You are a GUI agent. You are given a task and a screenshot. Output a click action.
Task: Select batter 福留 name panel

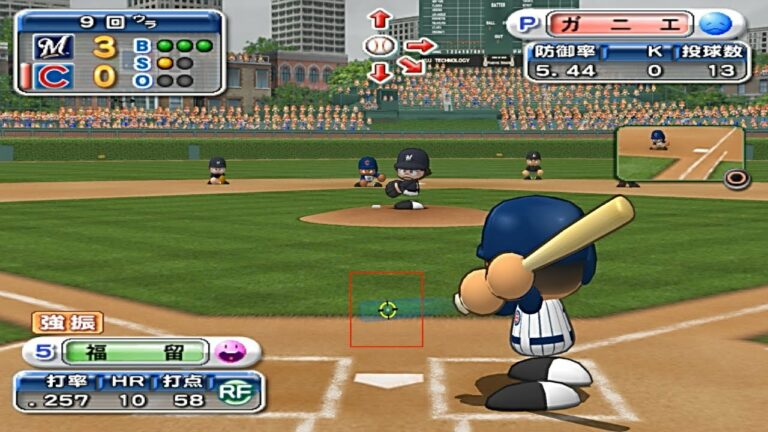(x=133, y=352)
